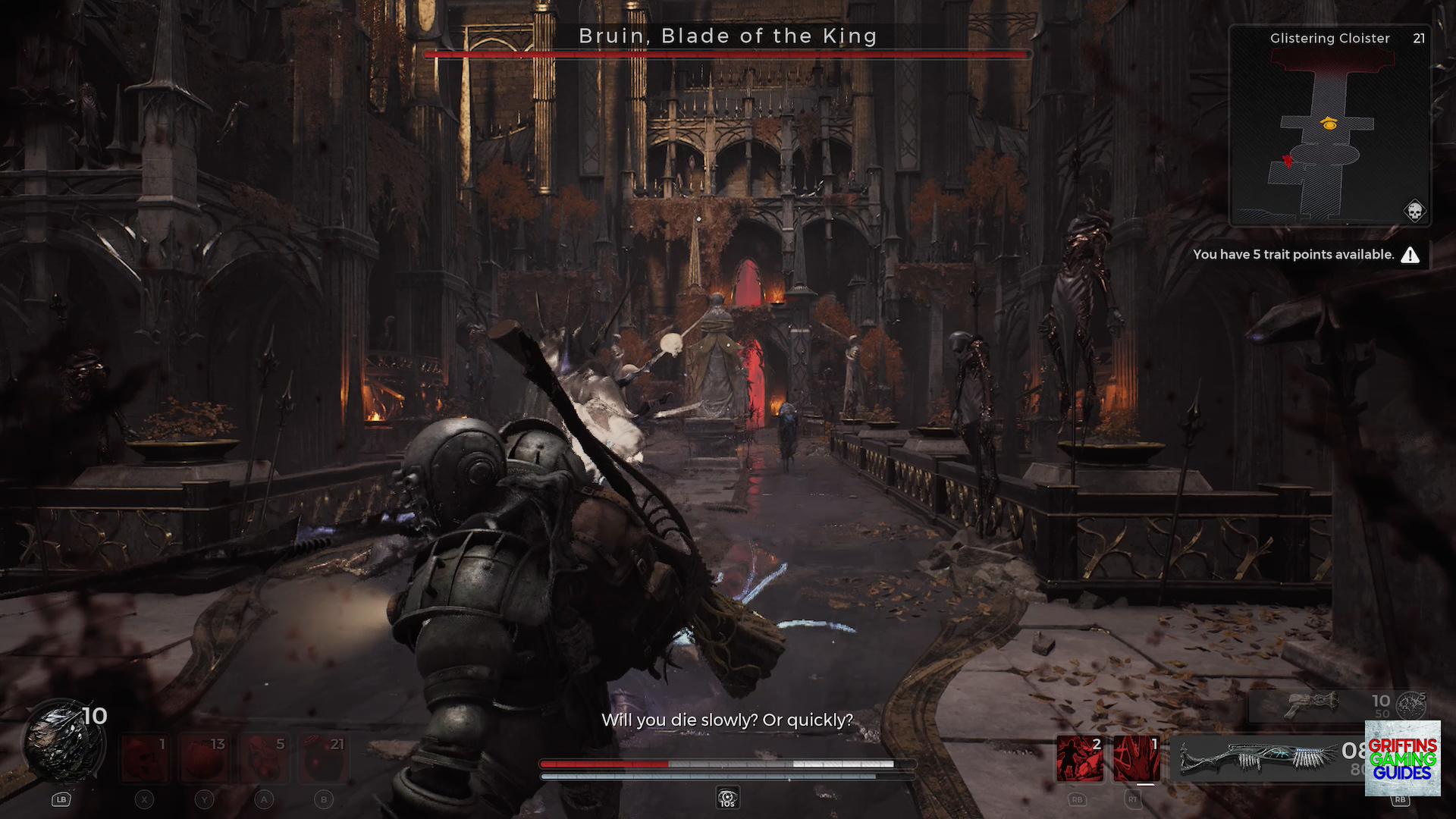Use the round fruit consumable with 13 charges
This screenshot has width=1456, height=819.
[x=205, y=758]
